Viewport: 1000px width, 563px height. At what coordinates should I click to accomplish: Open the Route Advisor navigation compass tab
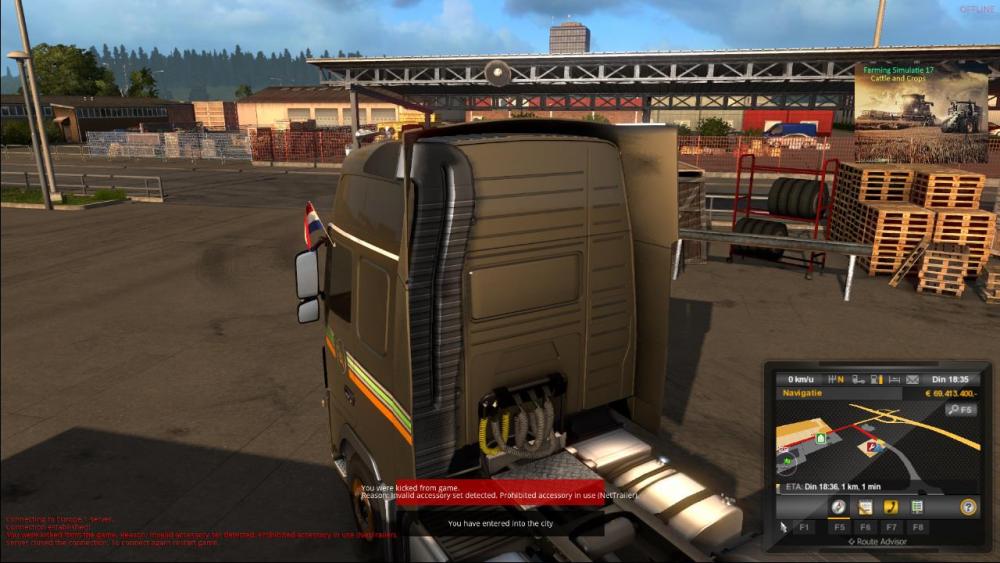coord(838,507)
